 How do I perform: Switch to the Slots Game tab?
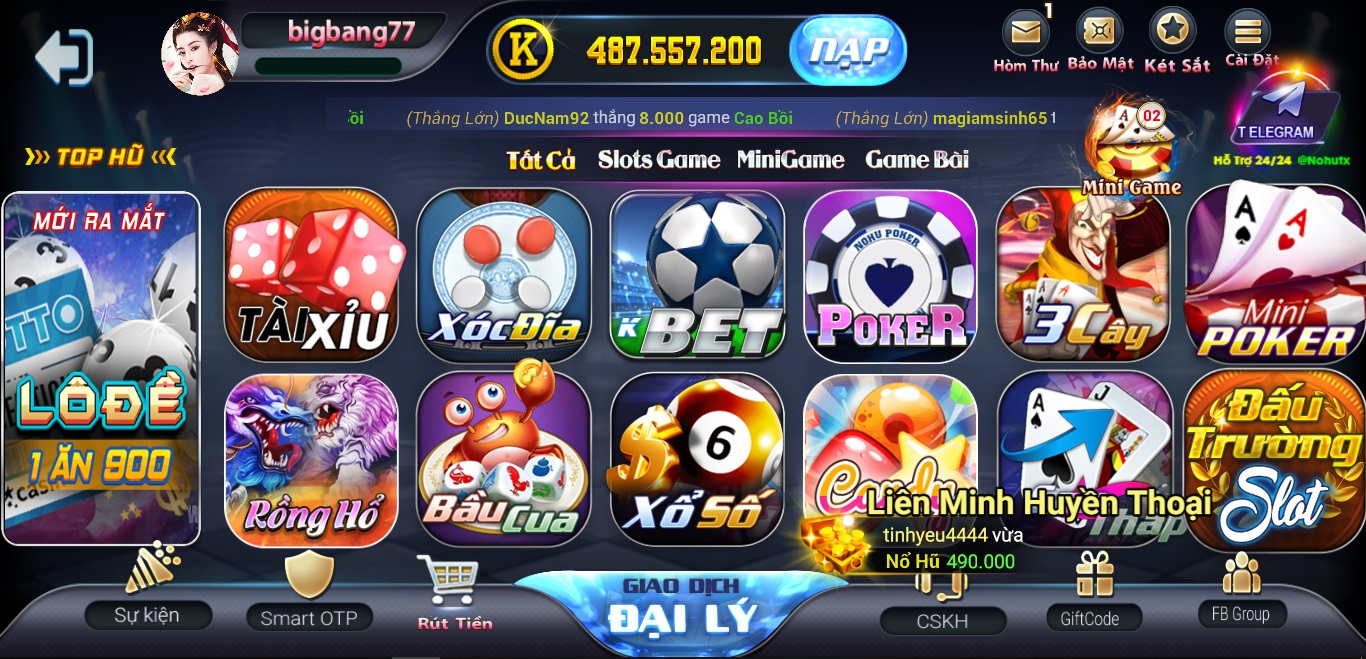coord(658,160)
